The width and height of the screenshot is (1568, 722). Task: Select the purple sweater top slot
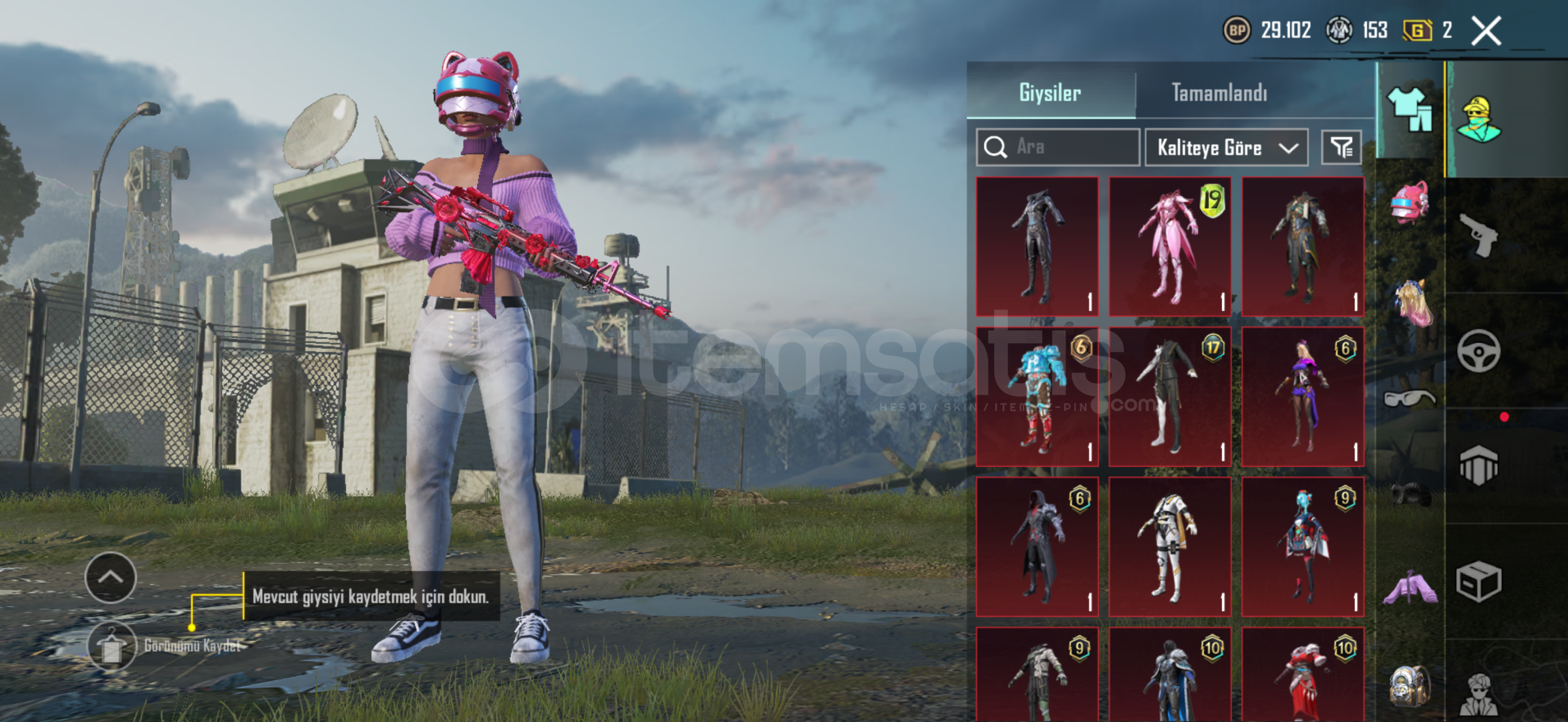tap(1410, 588)
